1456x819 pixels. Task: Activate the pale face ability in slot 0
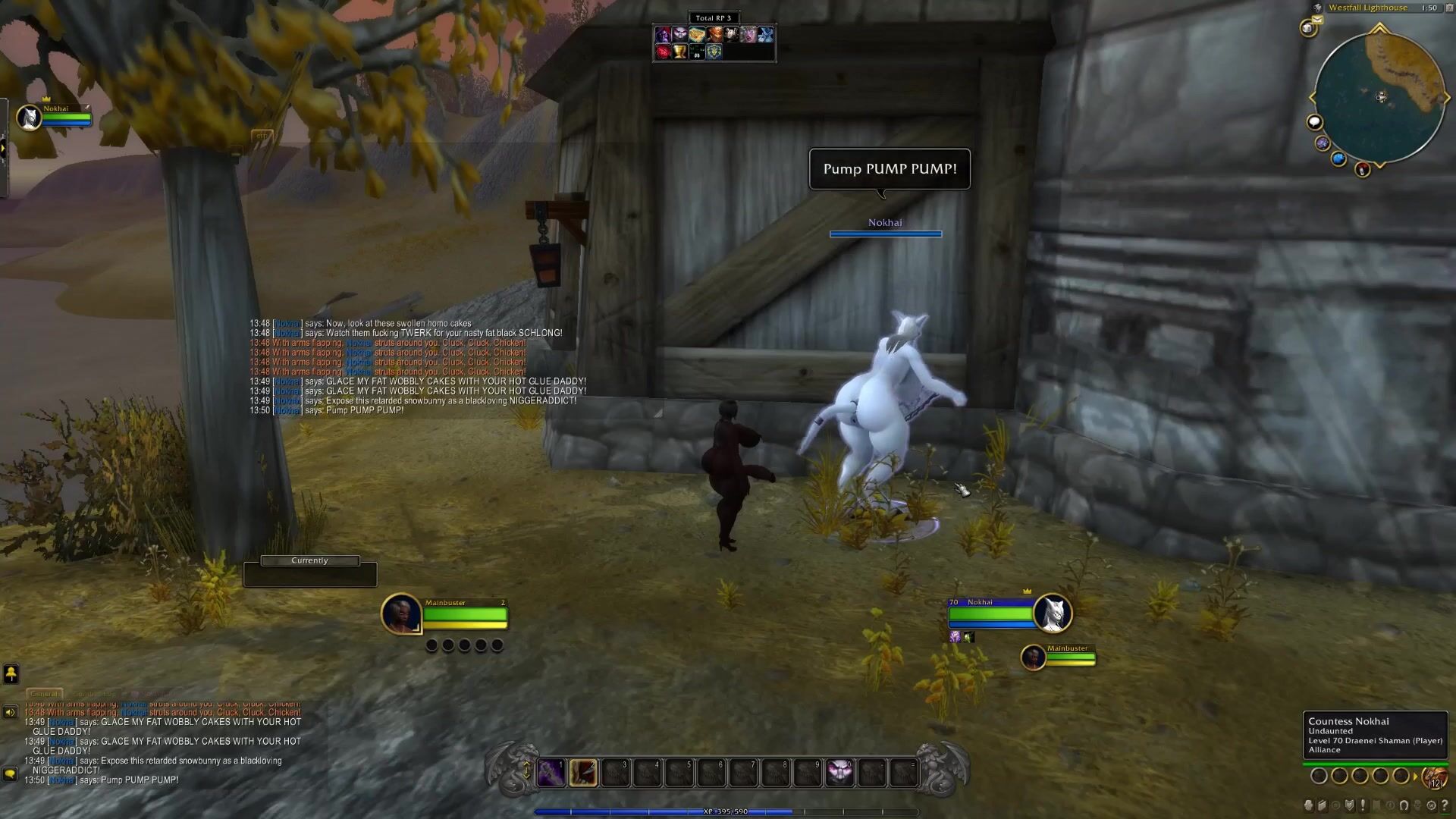[839, 773]
